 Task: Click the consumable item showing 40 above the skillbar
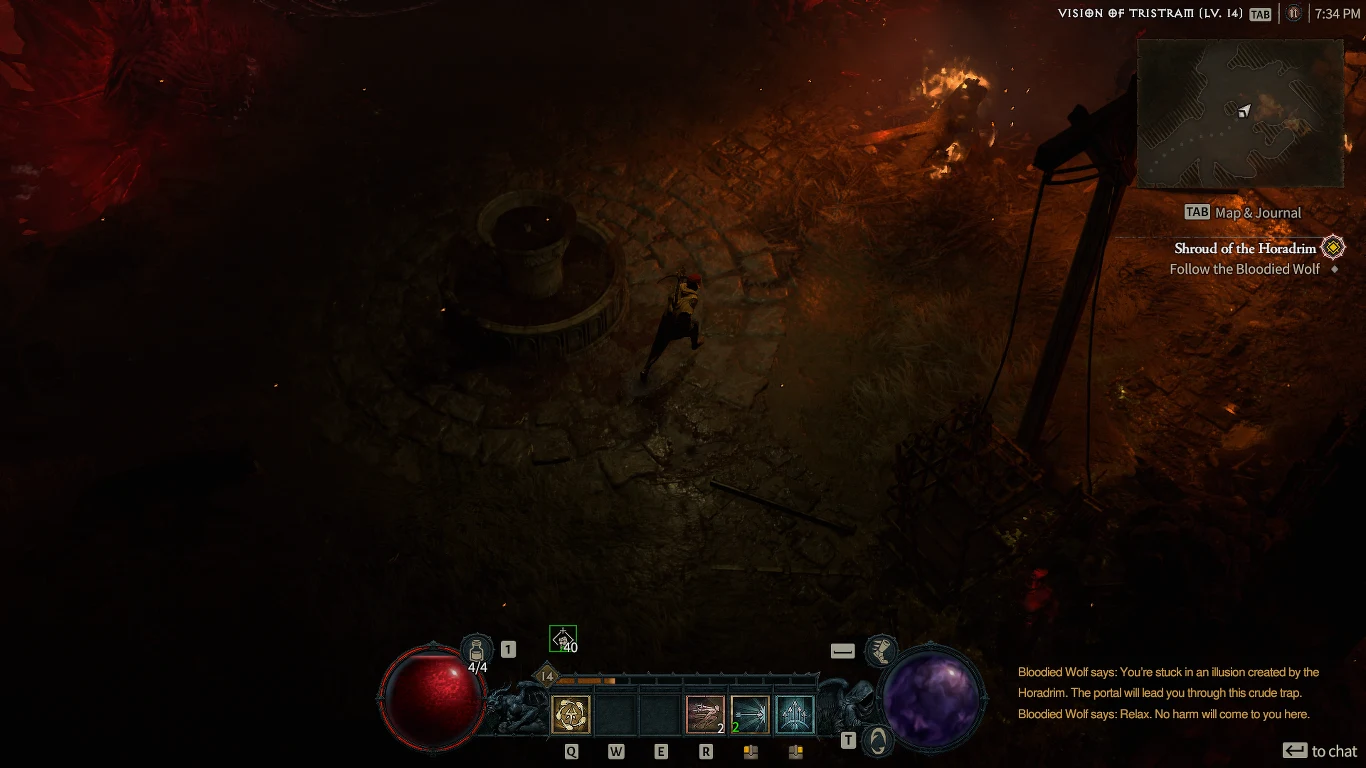[562, 636]
